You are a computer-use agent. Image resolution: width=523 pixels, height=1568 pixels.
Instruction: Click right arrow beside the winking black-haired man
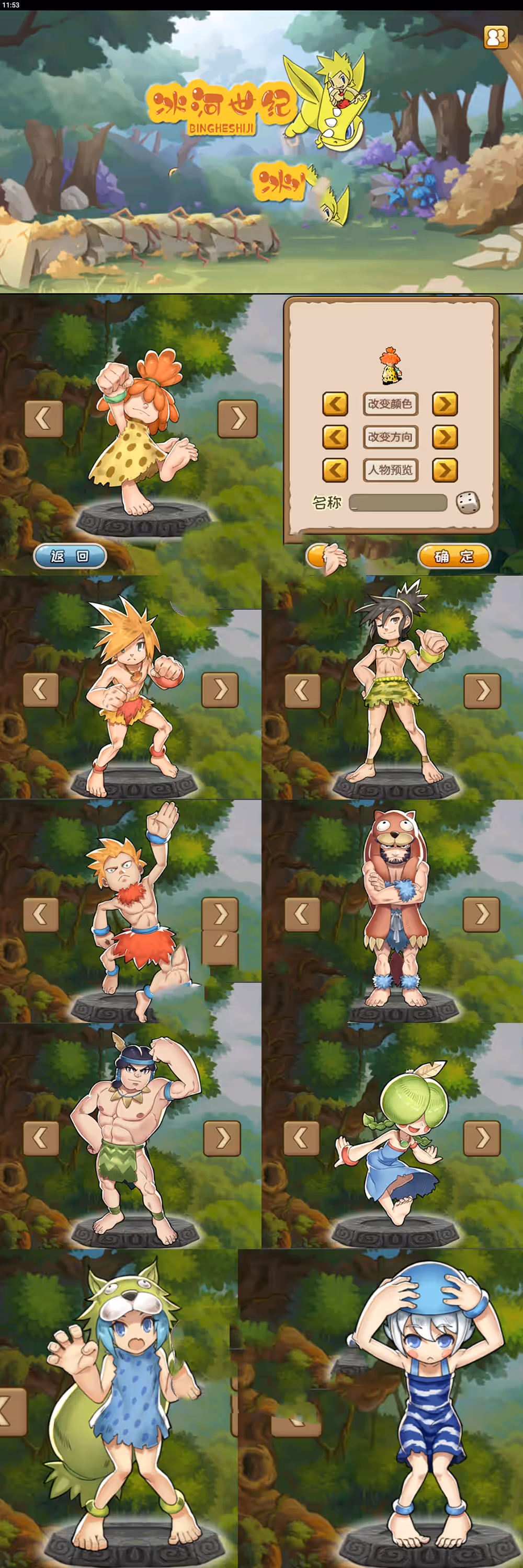pos(482,690)
